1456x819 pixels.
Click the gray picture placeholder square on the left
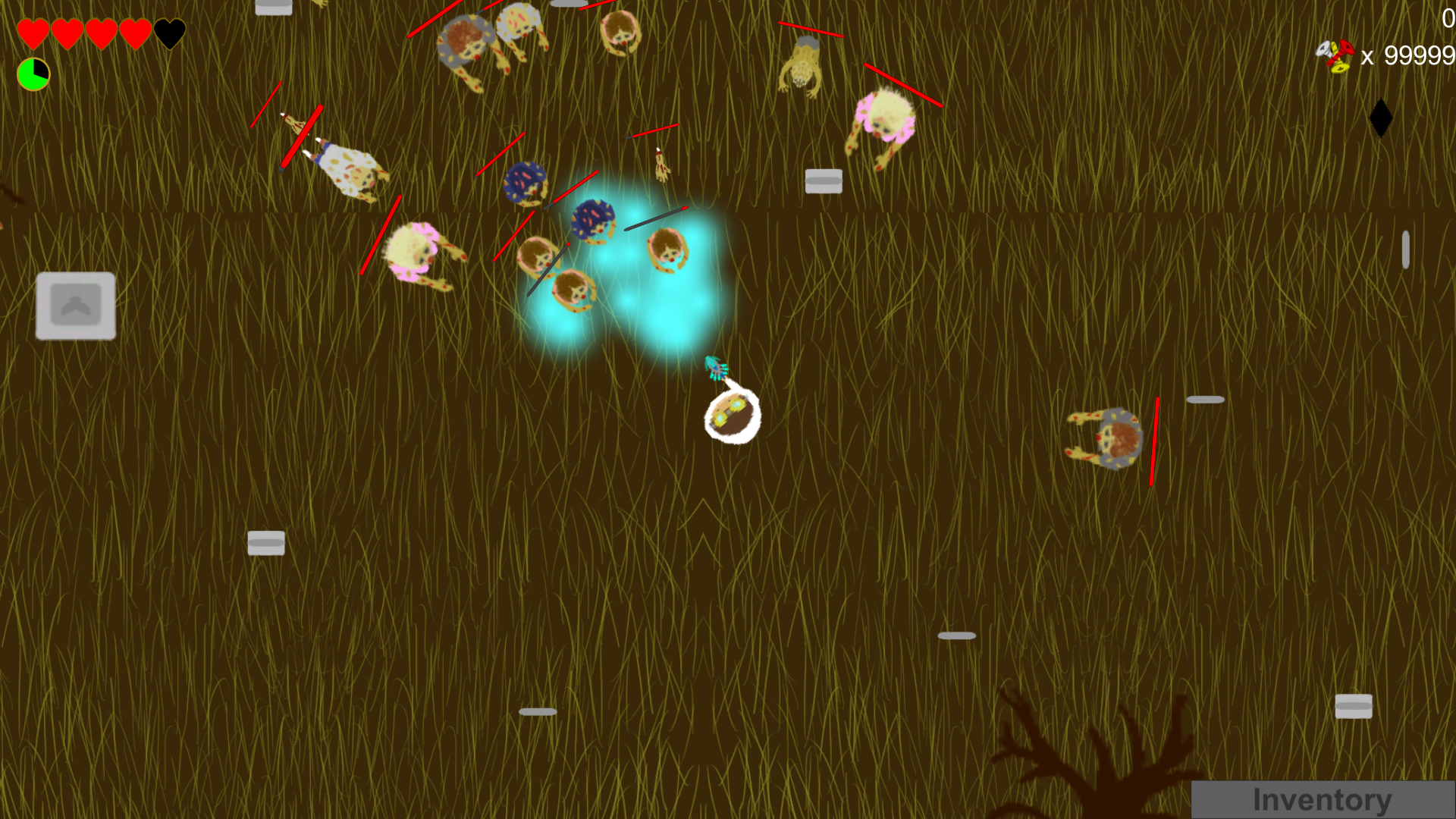pos(76,305)
